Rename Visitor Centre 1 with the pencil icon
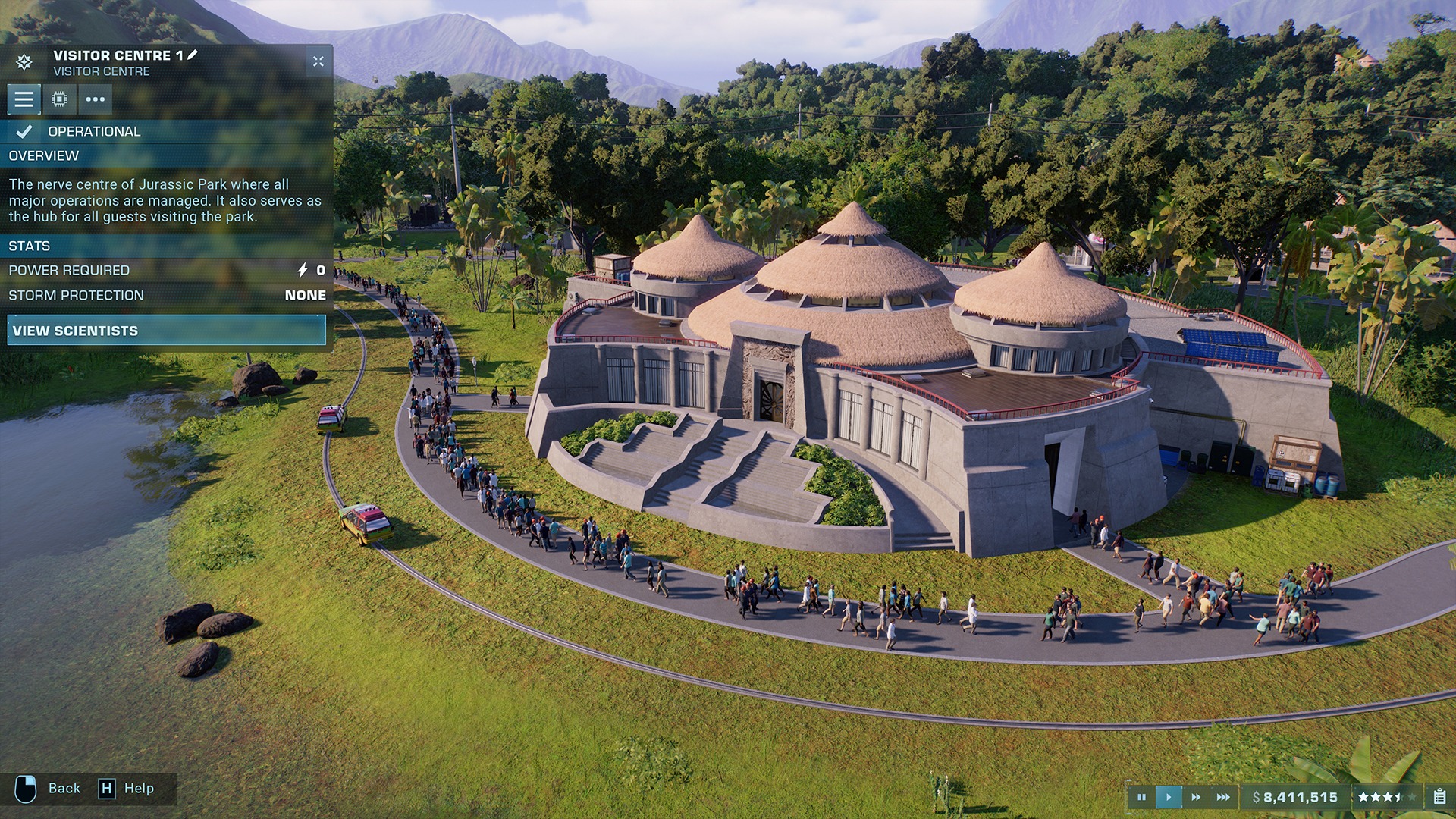 point(193,55)
